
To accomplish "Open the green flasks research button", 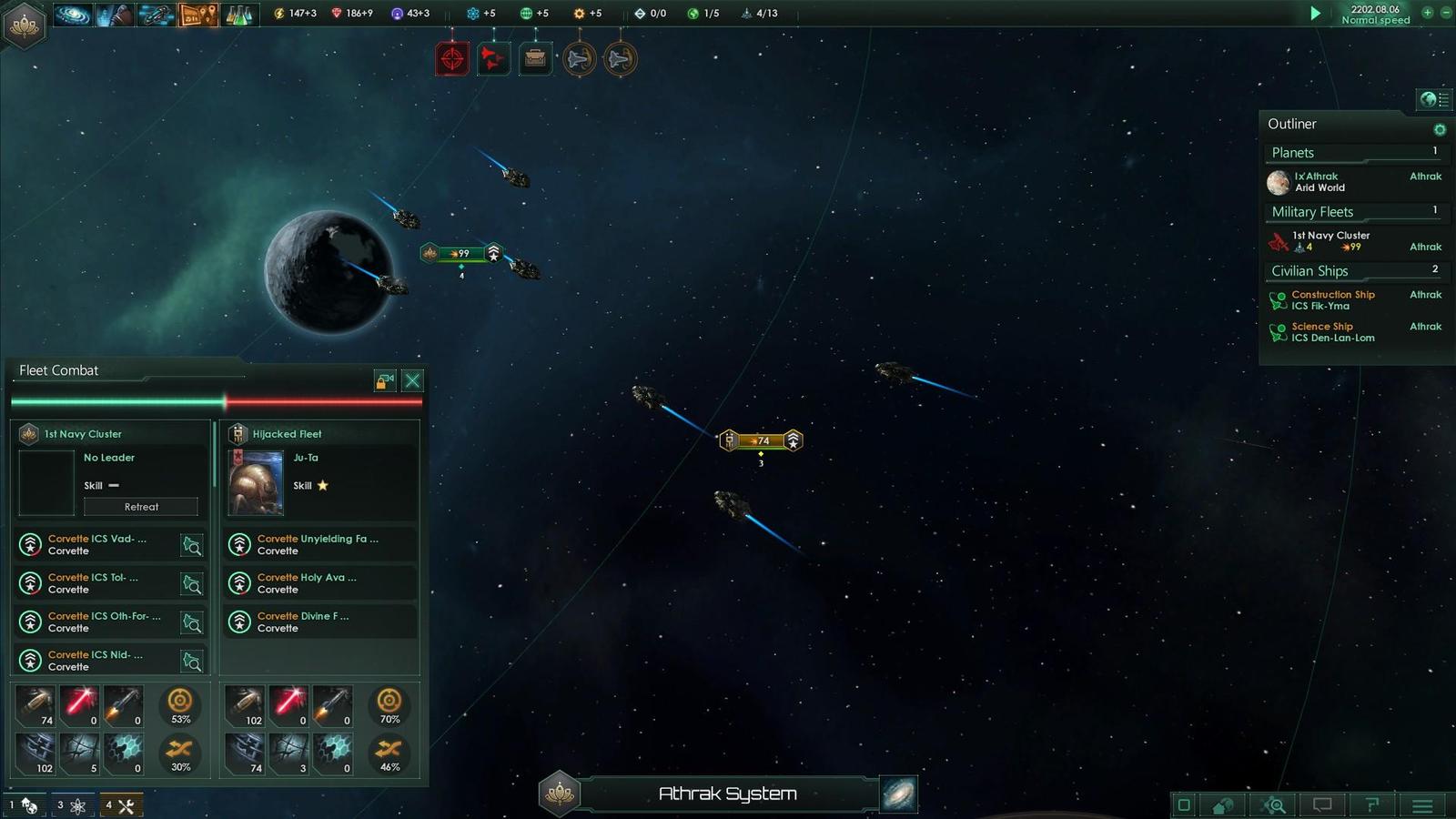I will 238,15.
